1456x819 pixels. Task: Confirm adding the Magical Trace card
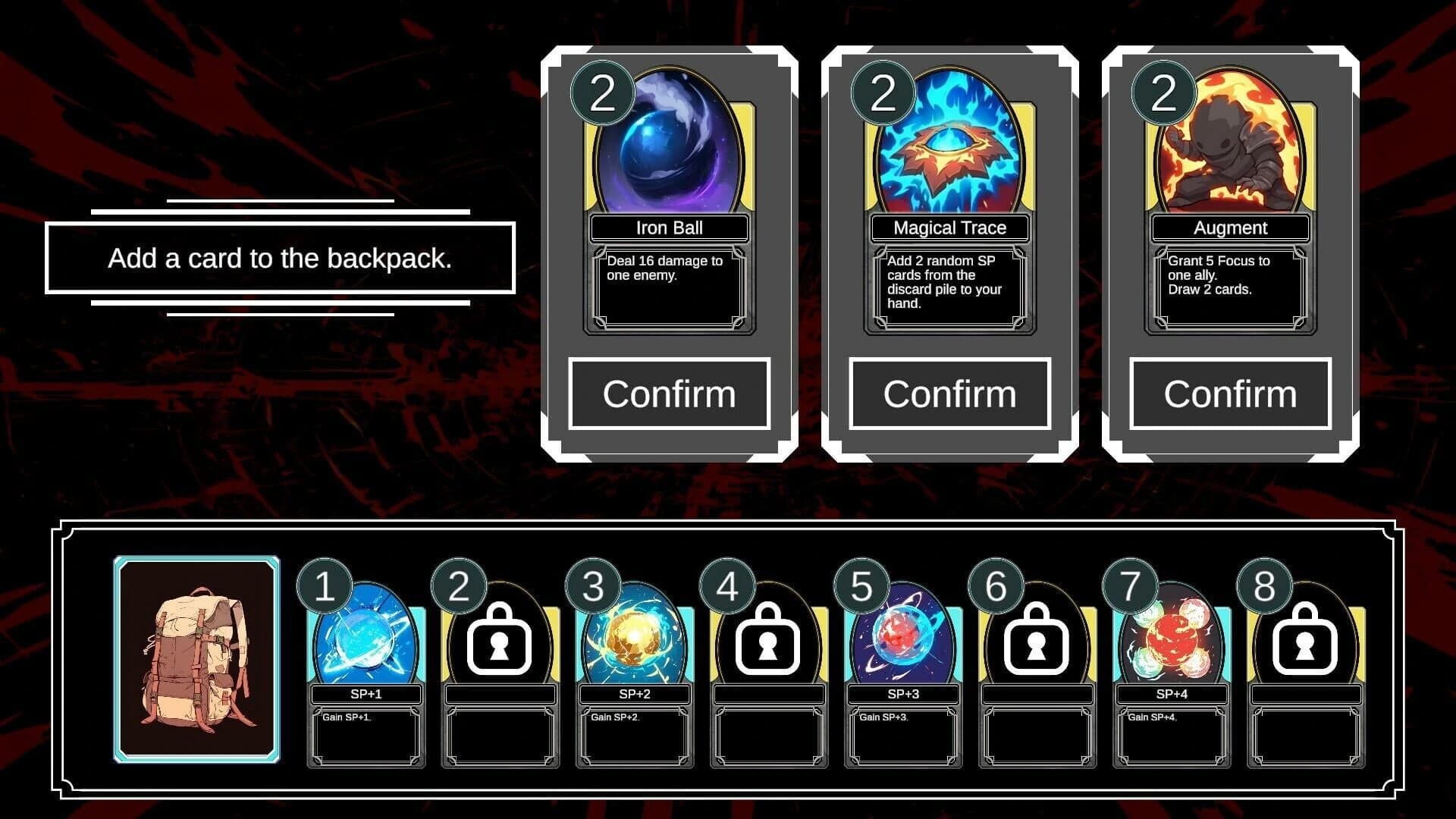click(950, 394)
